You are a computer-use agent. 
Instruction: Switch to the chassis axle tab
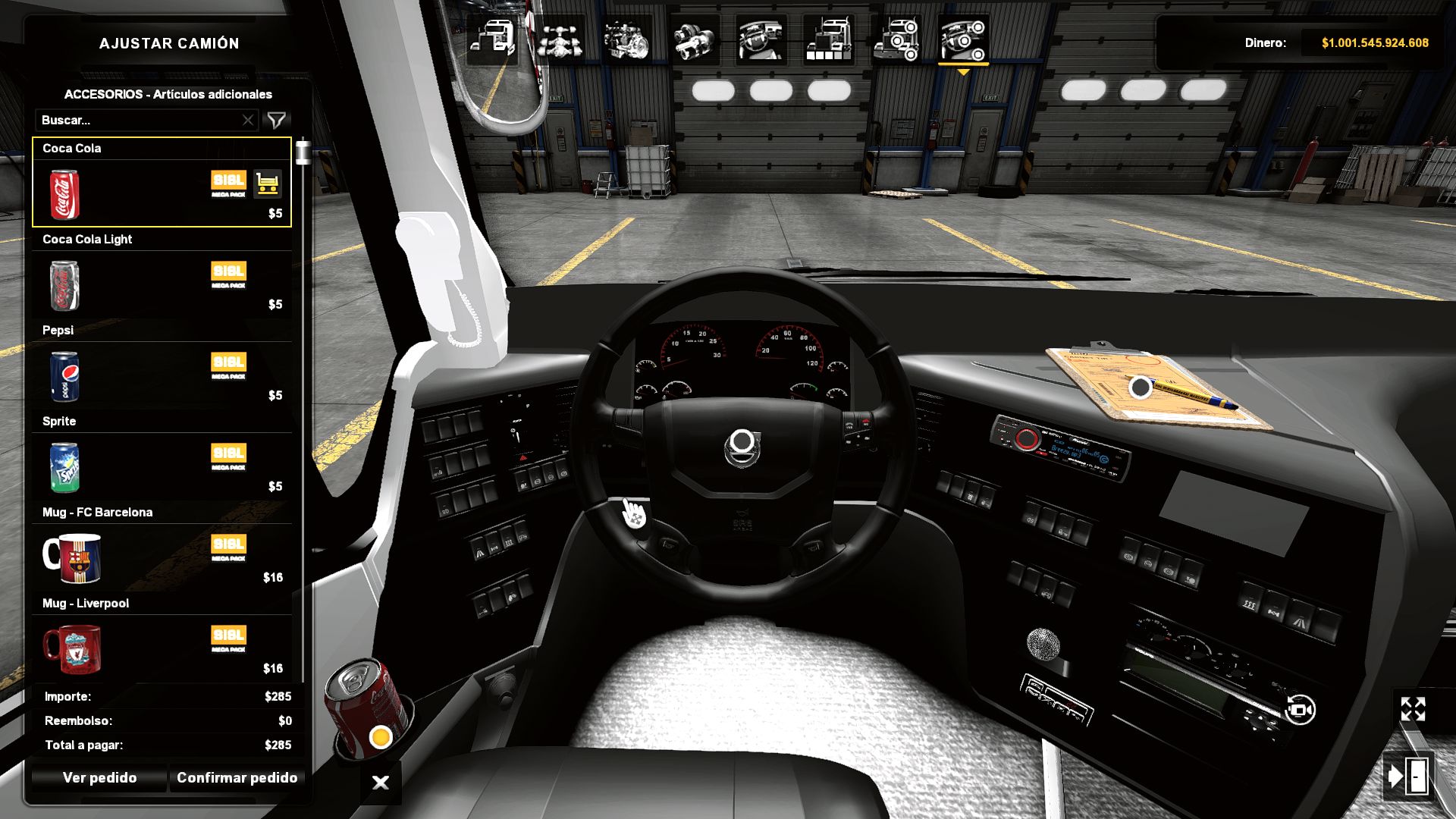click(560, 39)
